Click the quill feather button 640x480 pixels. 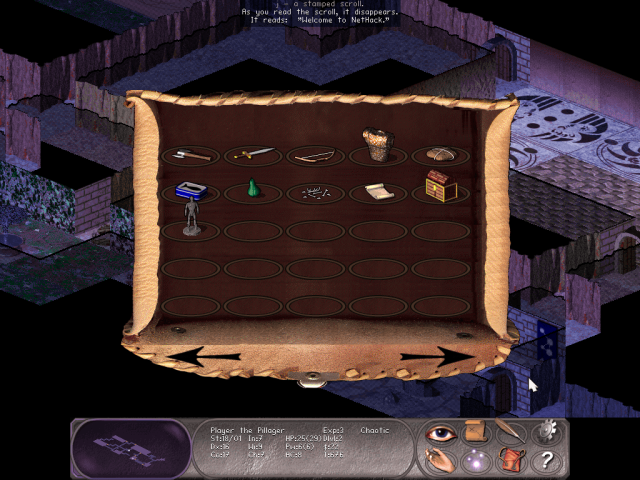[510, 433]
